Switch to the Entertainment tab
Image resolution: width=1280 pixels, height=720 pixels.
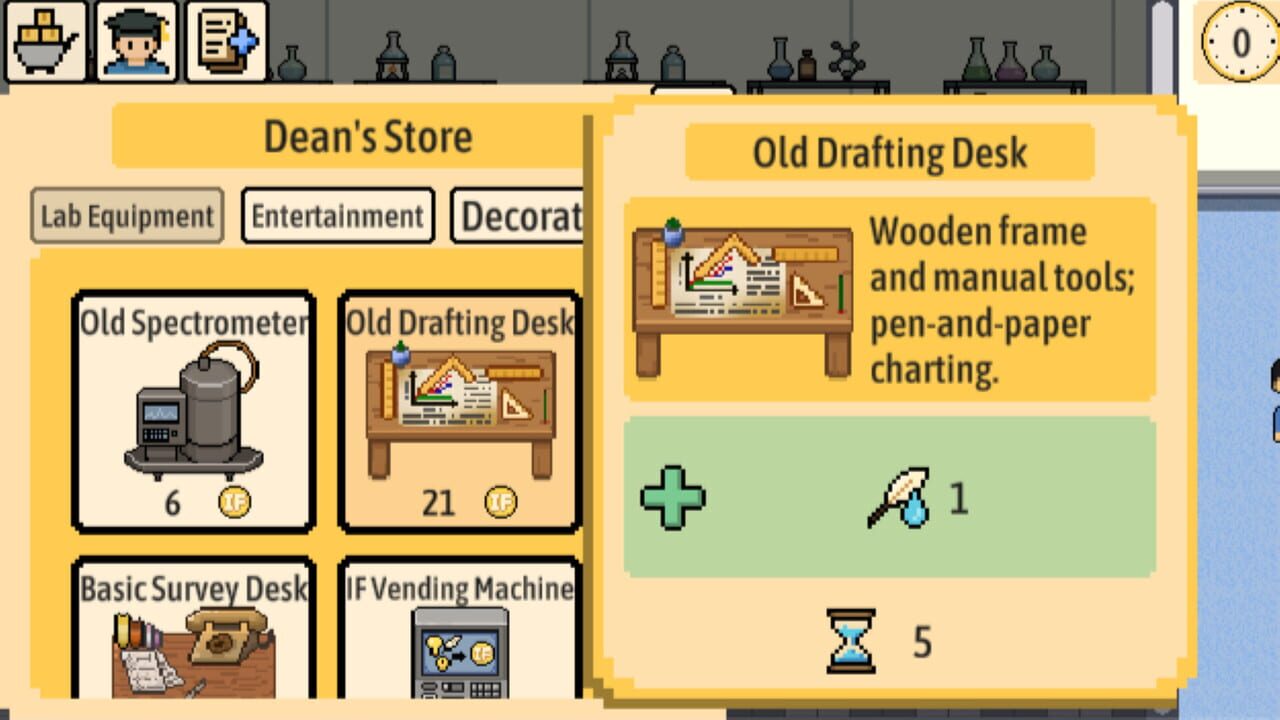338,215
